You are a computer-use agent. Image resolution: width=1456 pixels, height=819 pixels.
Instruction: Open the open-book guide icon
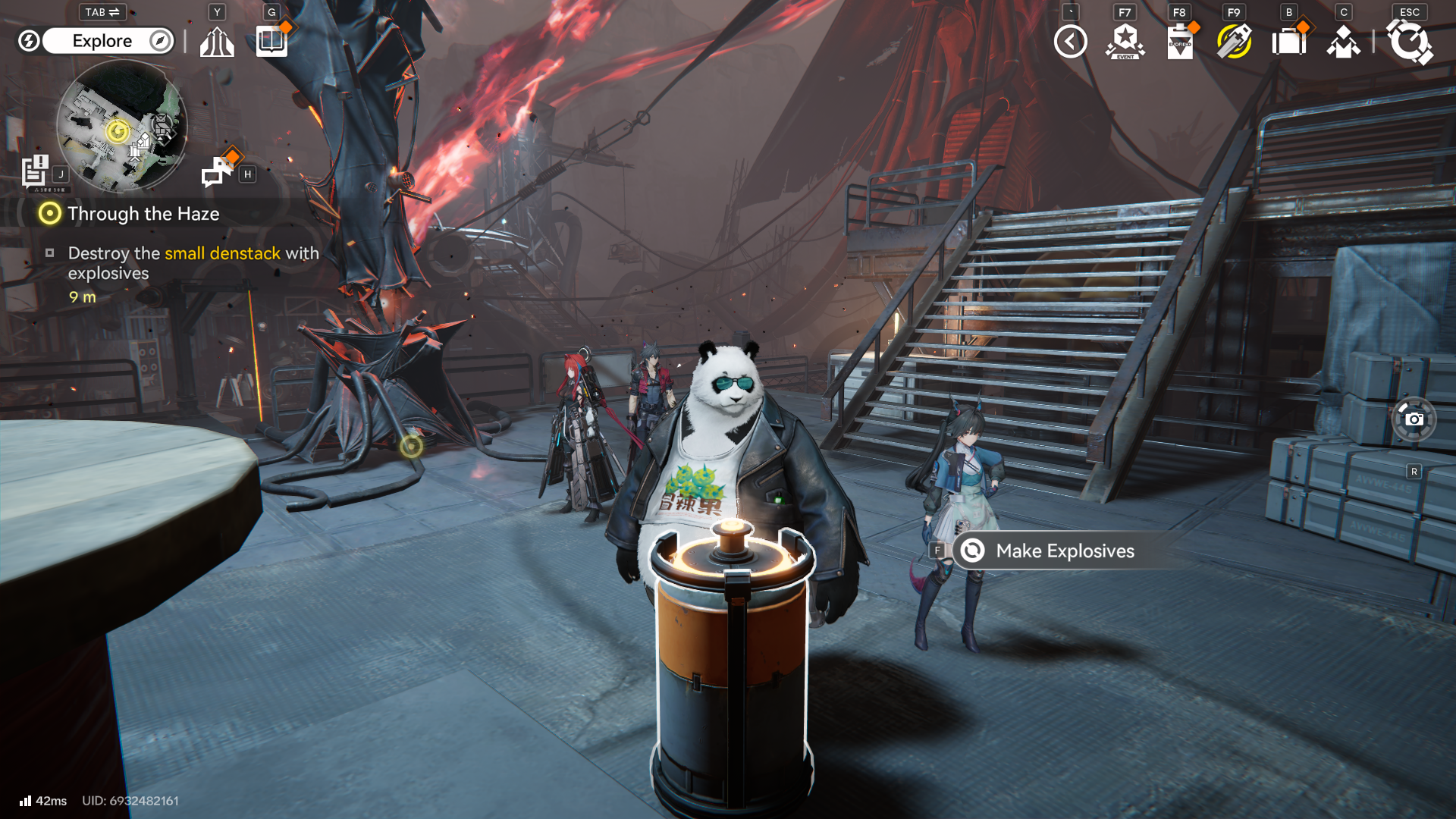click(x=271, y=41)
